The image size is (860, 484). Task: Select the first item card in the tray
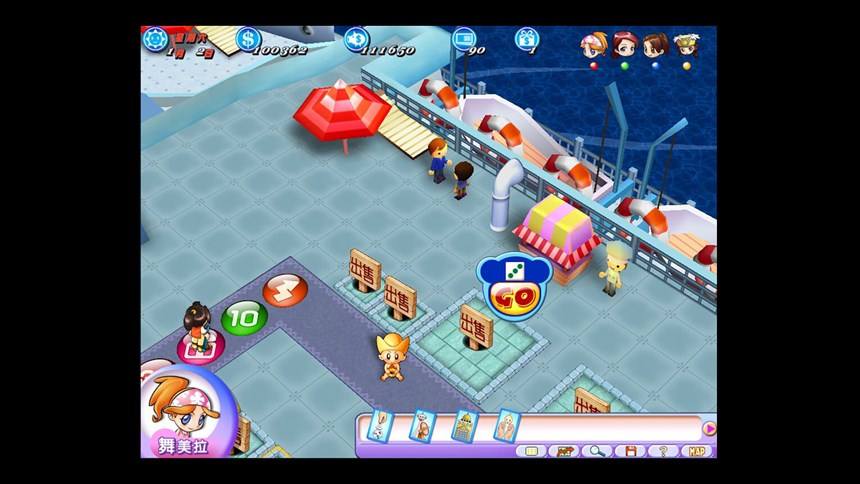[x=379, y=427]
